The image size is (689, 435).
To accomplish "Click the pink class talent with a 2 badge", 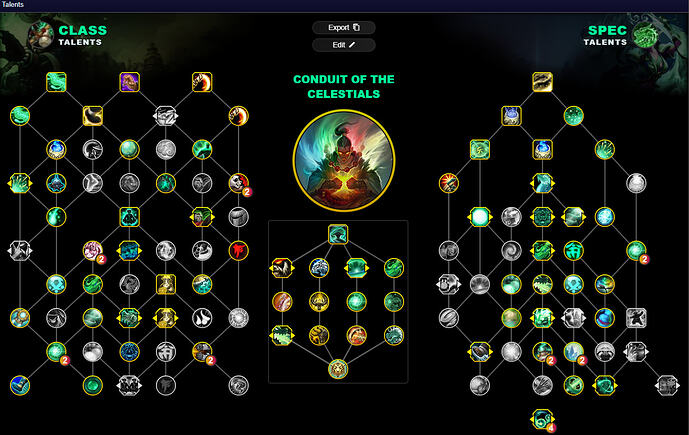I will (93, 249).
